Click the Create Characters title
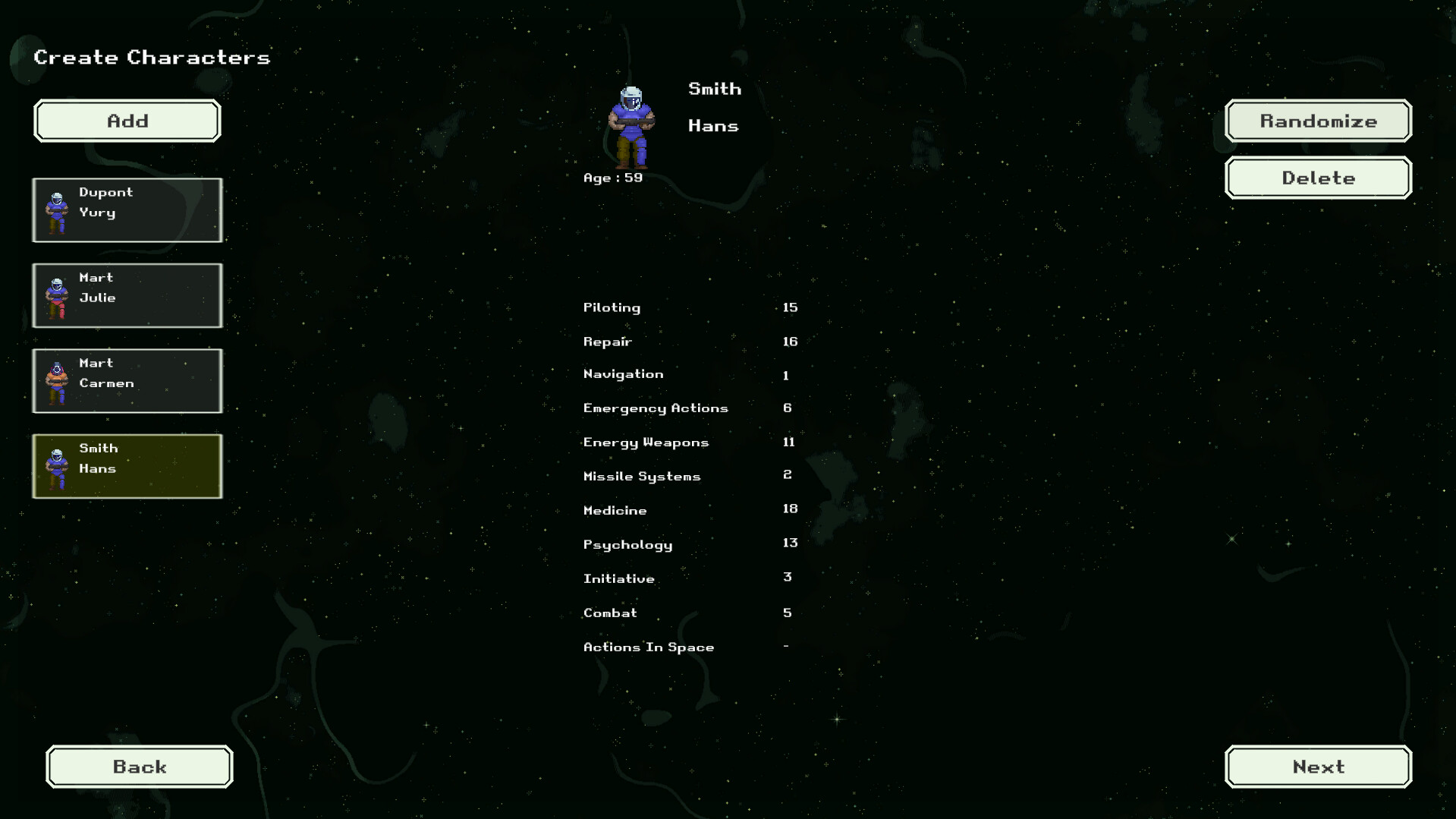The image size is (1456, 819). click(151, 57)
